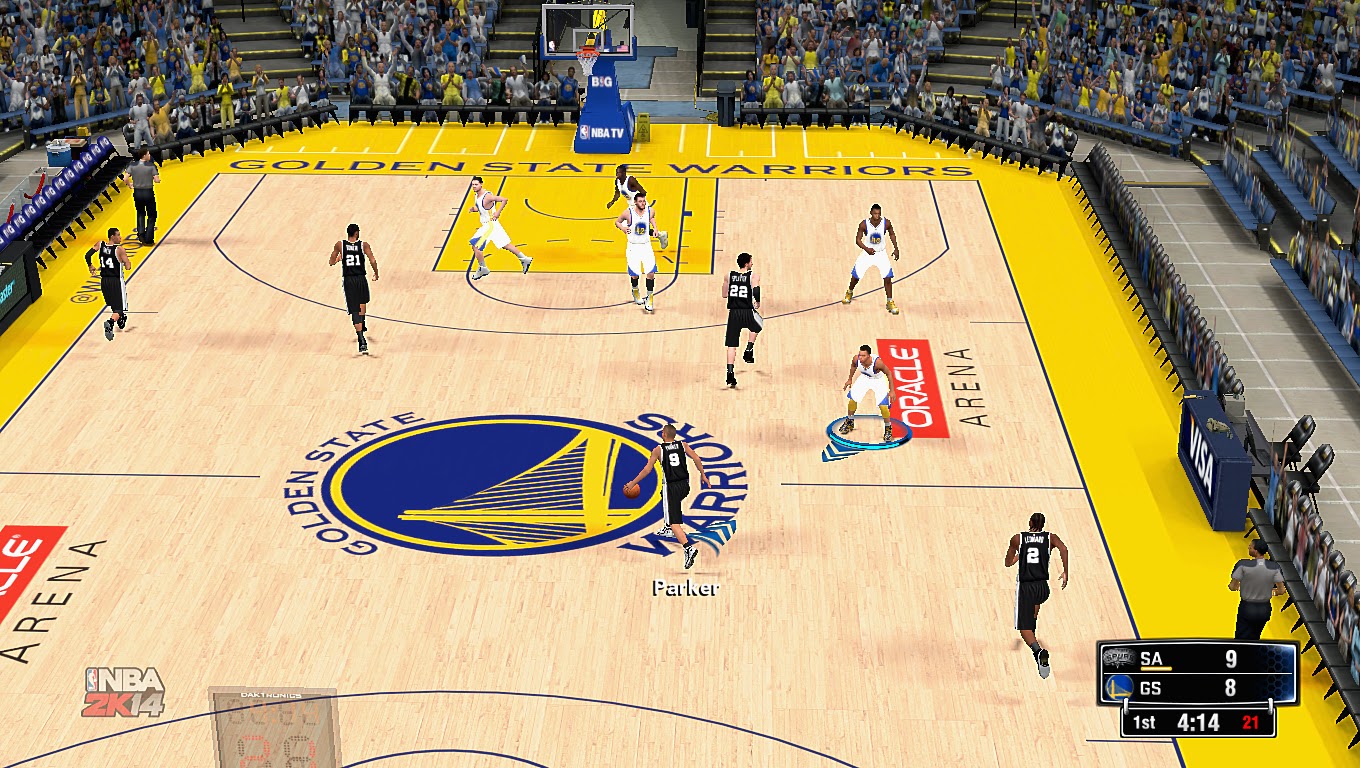Click the Spurs logo on the scoreboard

tap(1118, 658)
